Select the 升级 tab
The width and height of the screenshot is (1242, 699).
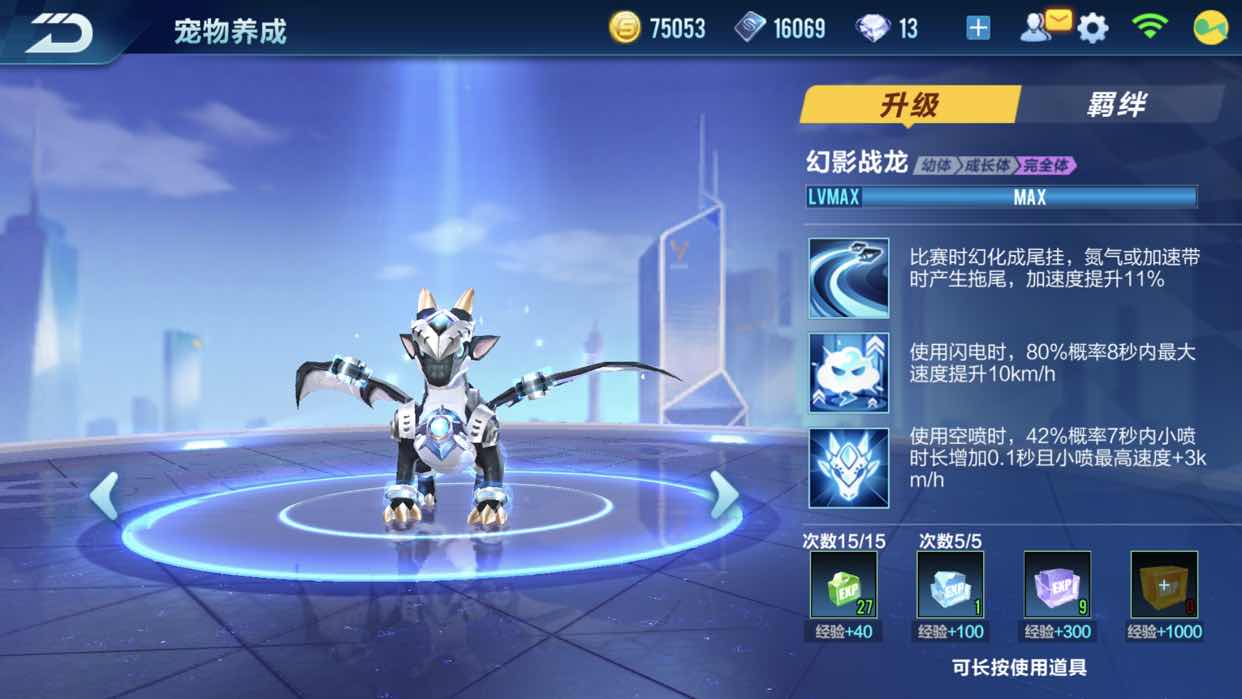pos(909,105)
